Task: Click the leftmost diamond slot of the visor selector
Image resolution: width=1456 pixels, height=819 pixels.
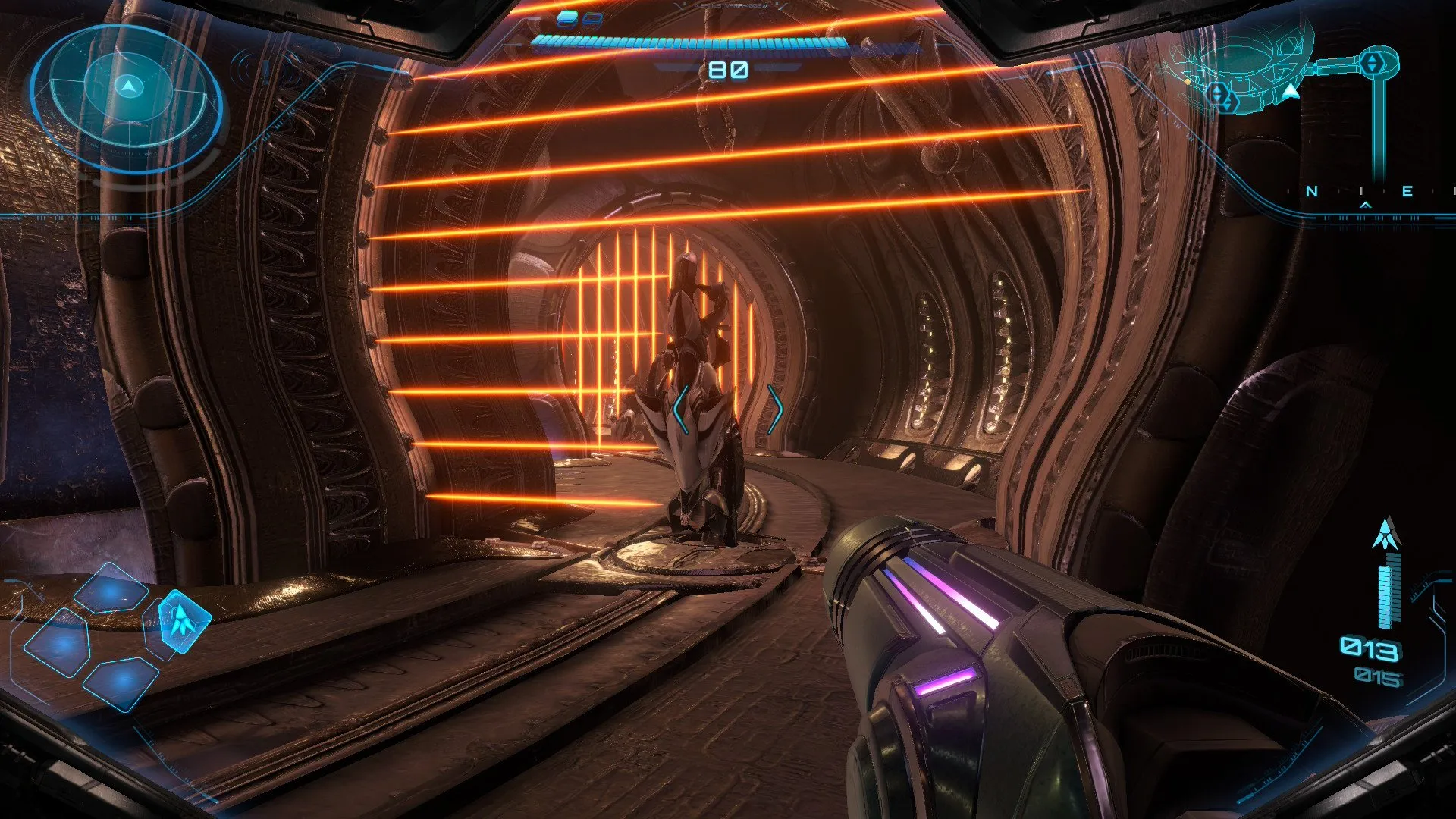Action: point(59,643)
